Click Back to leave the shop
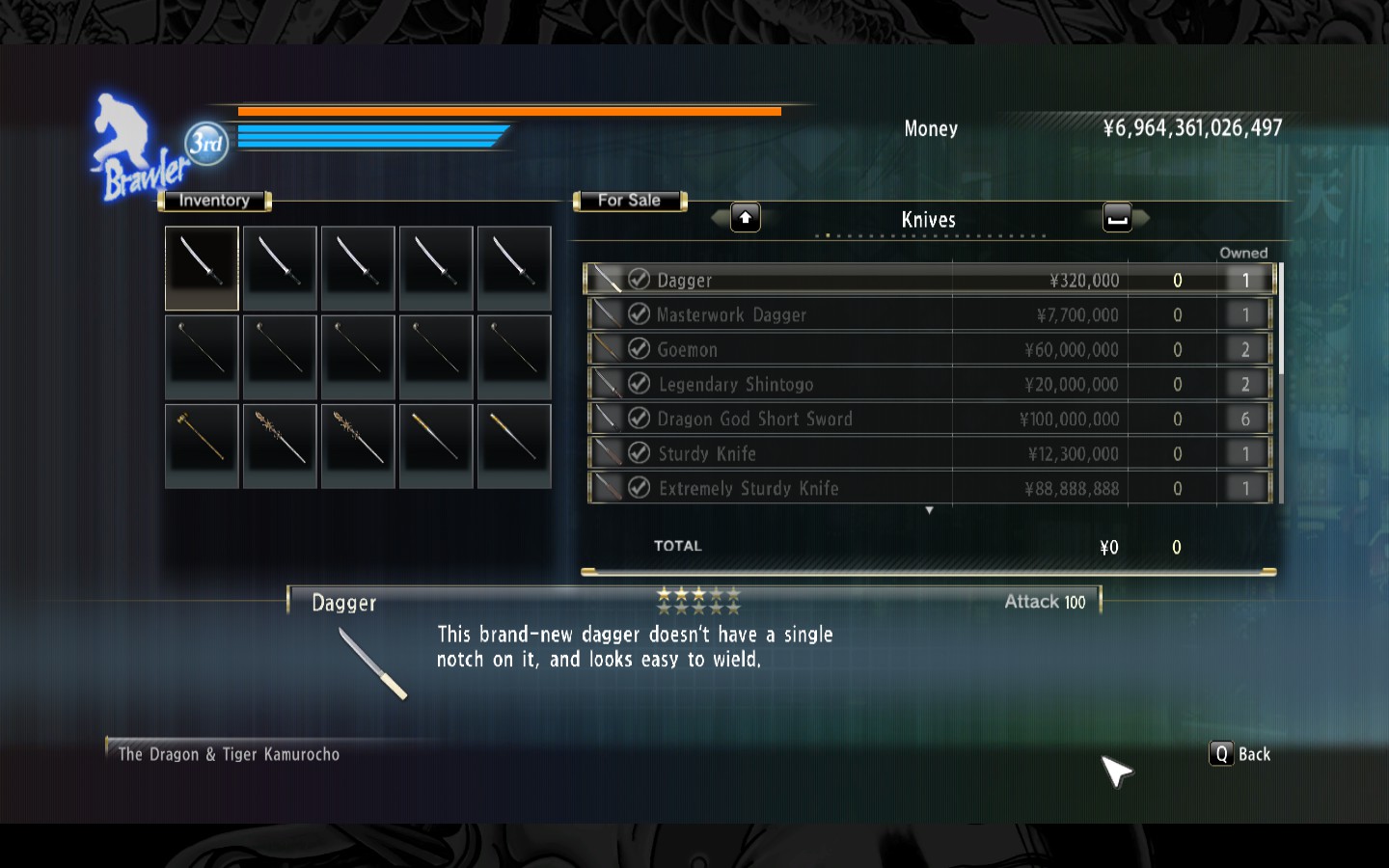 (1240, 754)
